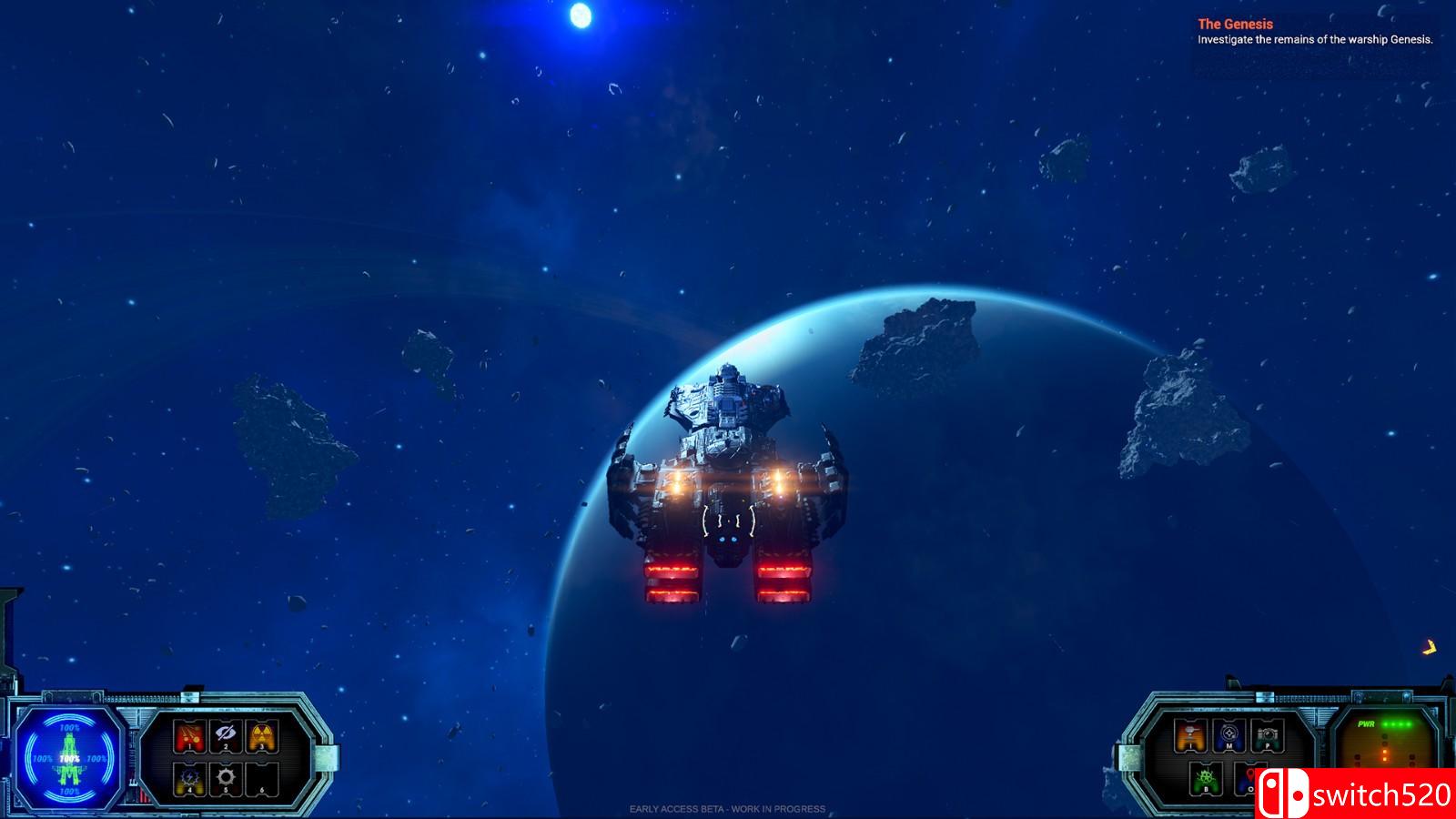Toggle the electric shield in slot 4

(x=189, y=777)
